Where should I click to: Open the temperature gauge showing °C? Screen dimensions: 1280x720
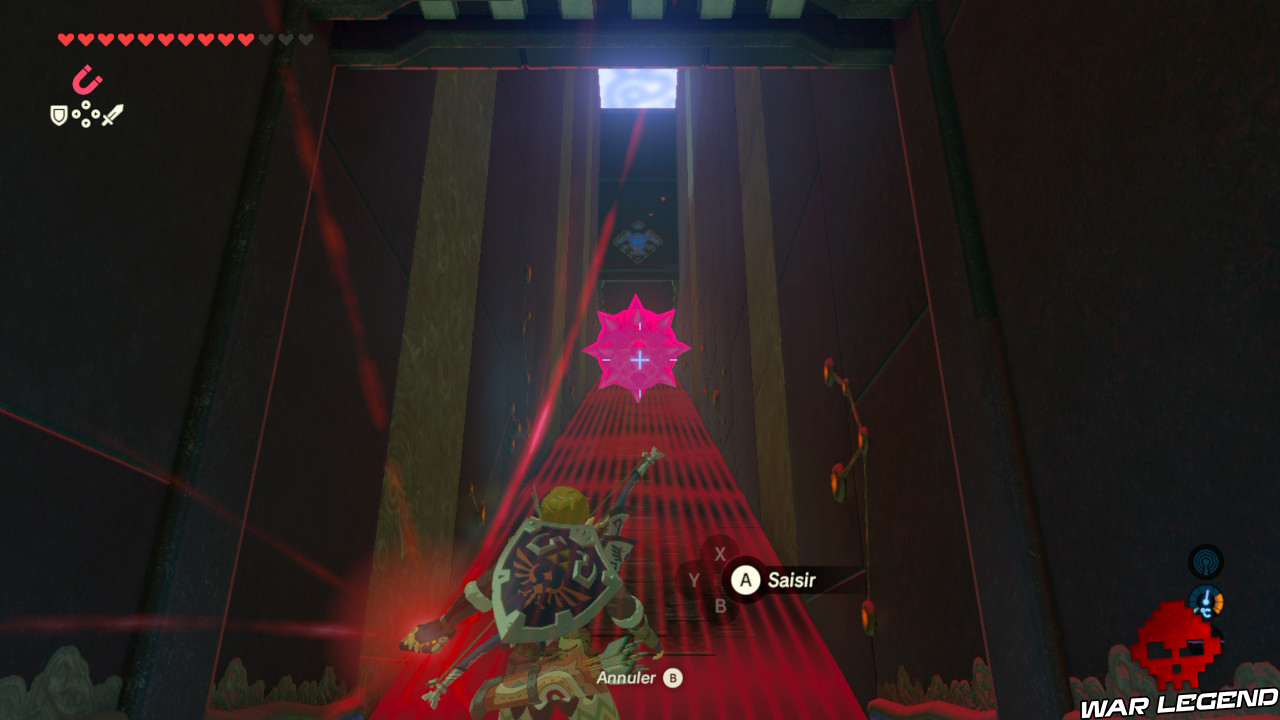coord(1205,600)
